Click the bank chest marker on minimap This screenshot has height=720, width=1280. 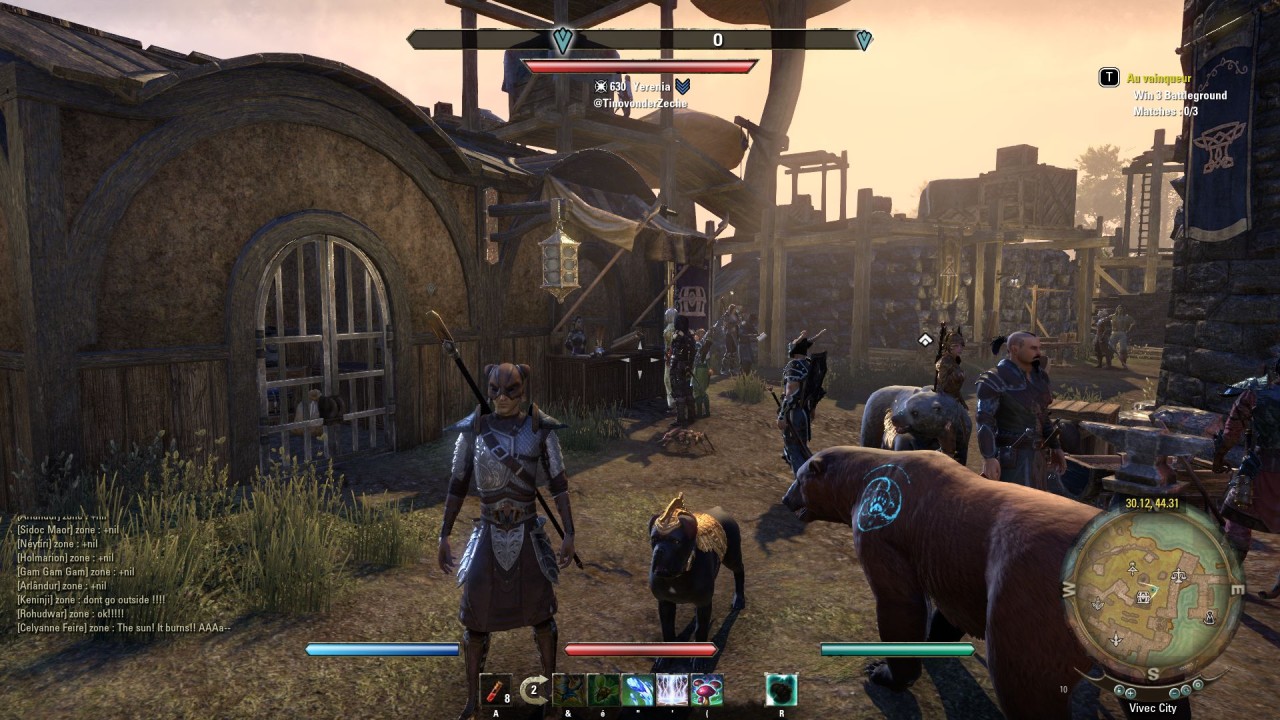1142,597
